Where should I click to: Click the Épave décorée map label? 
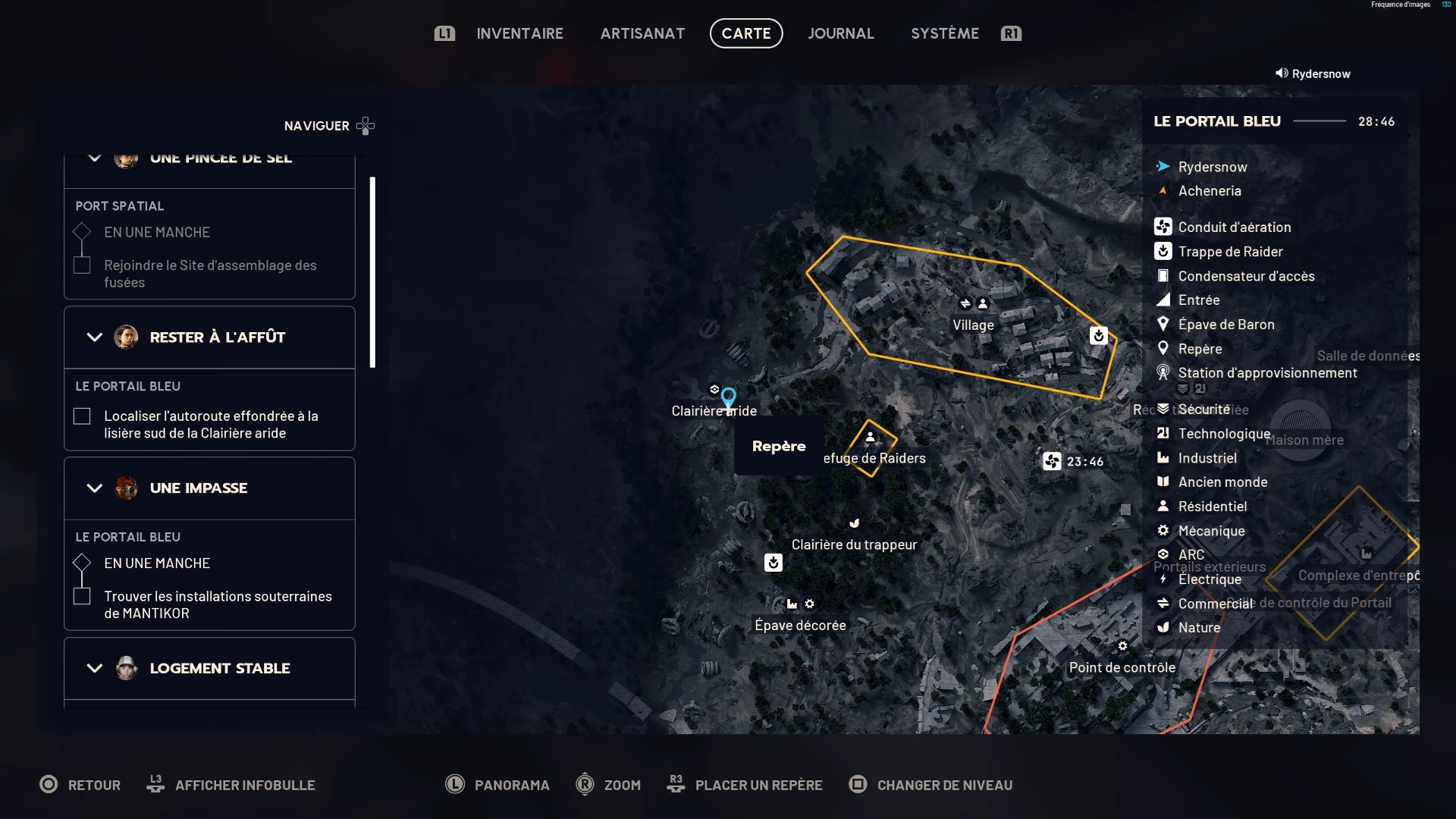pyautogui.click(x=800, y=625)
